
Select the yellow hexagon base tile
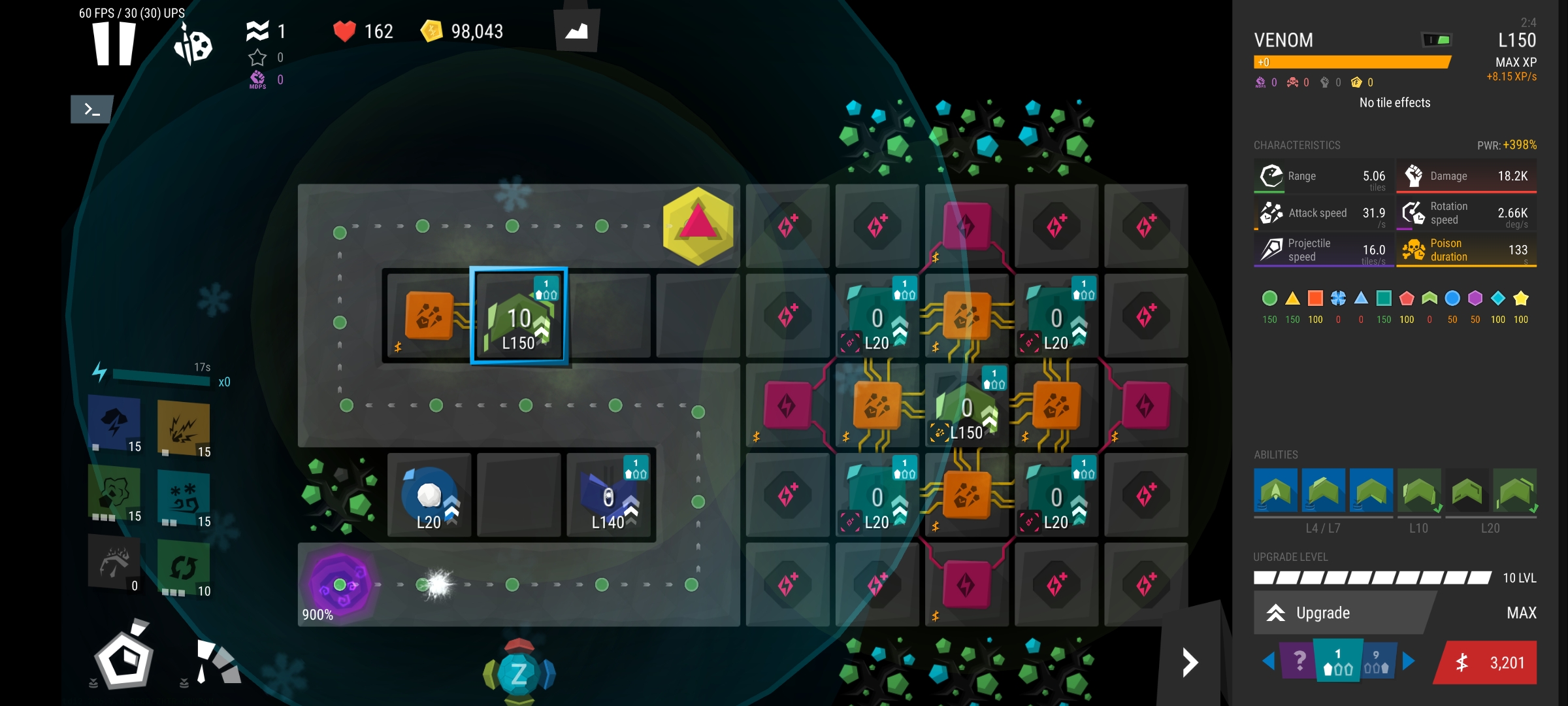tap(698, 225)
